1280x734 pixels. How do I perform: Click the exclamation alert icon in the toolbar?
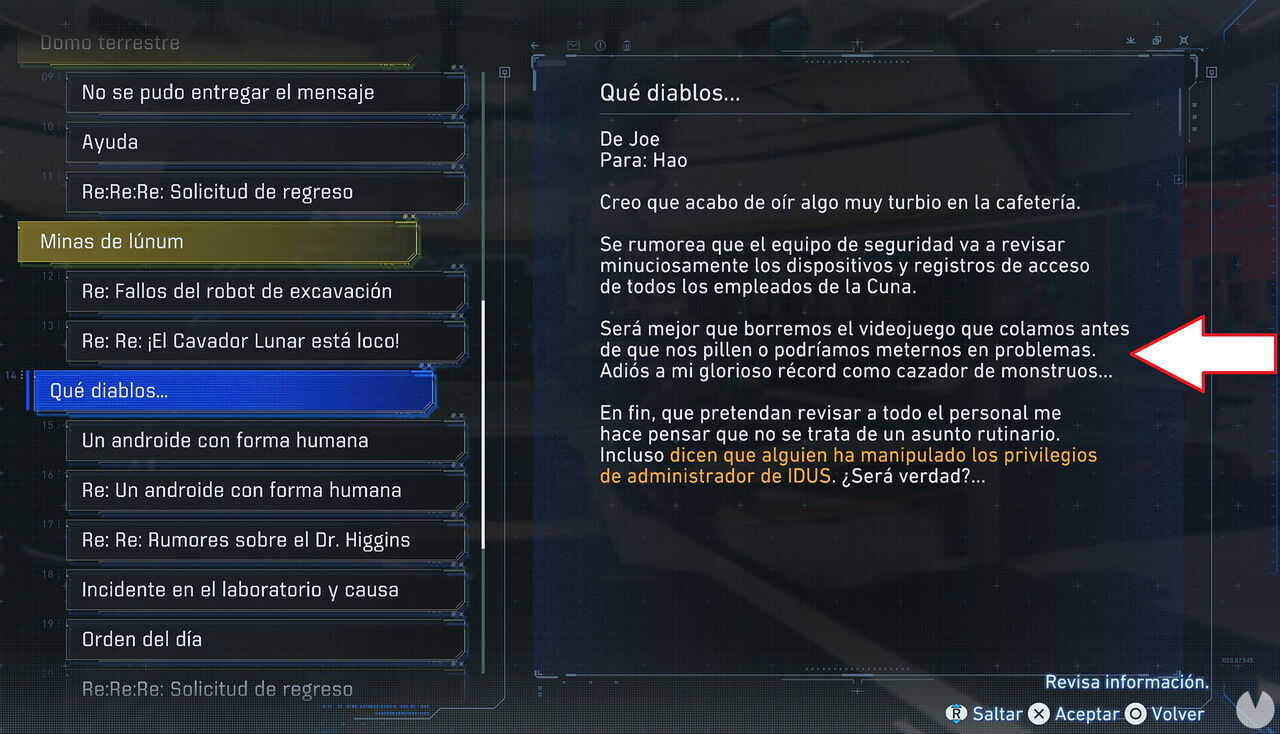600,45
